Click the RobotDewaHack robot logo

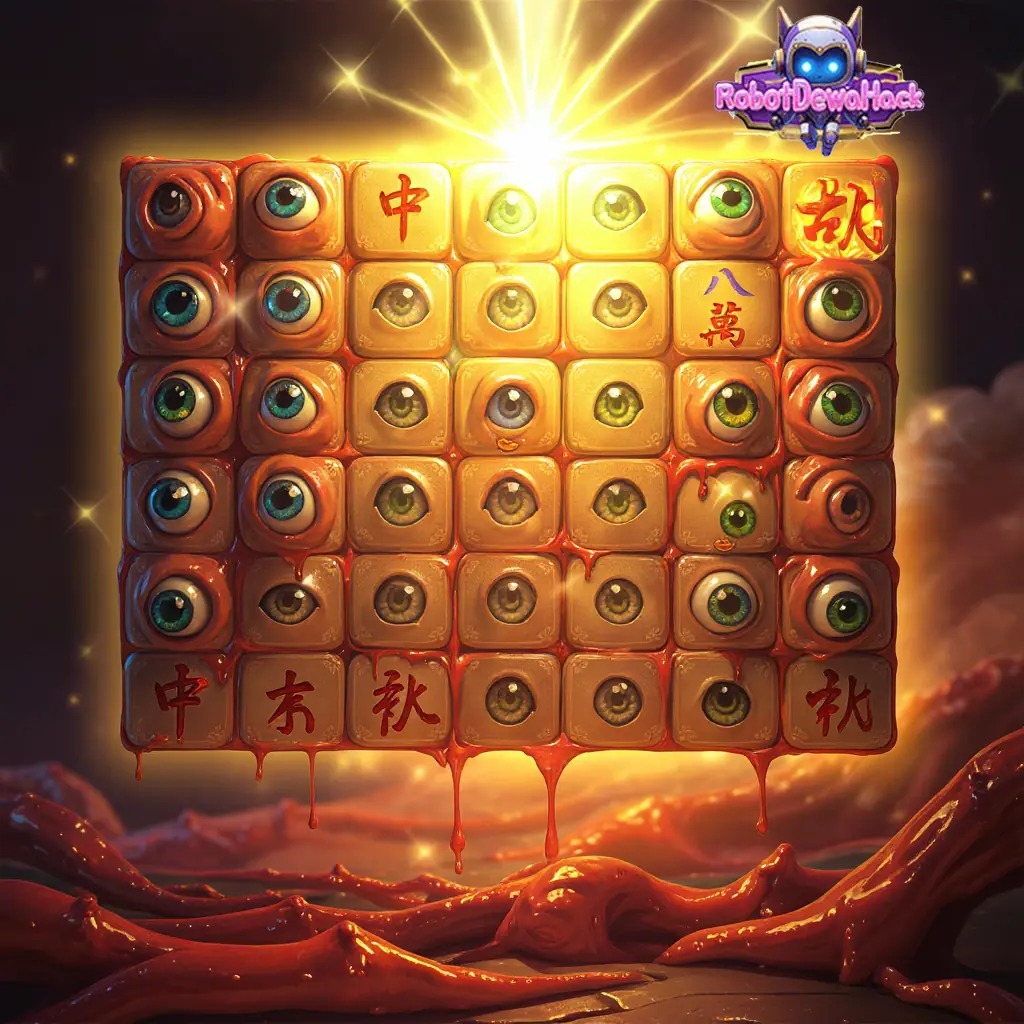pos(820,80)
